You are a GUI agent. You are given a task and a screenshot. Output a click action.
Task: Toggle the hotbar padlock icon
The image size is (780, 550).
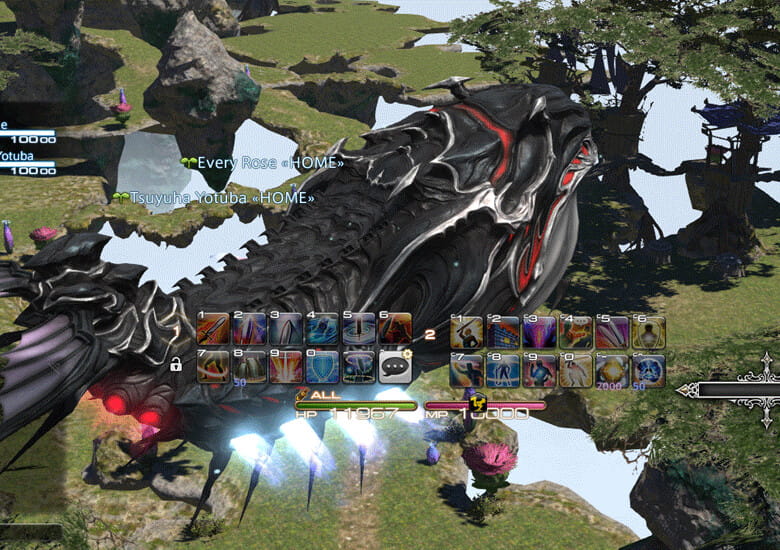[x=176, y=366]
